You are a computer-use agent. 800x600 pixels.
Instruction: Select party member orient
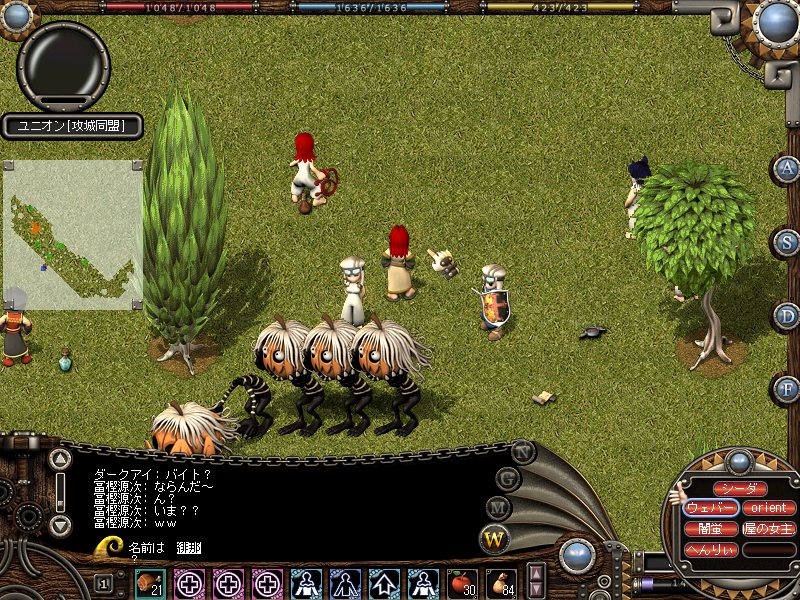[769, 508]
